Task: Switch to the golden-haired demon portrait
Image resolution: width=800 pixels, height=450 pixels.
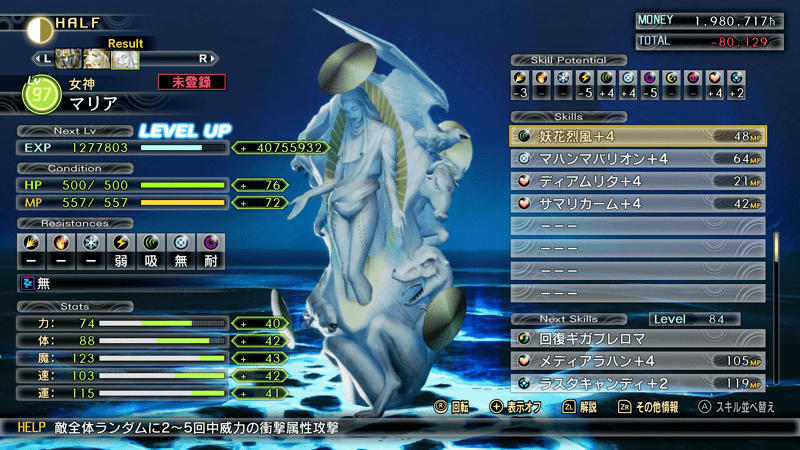Action: 96,59
